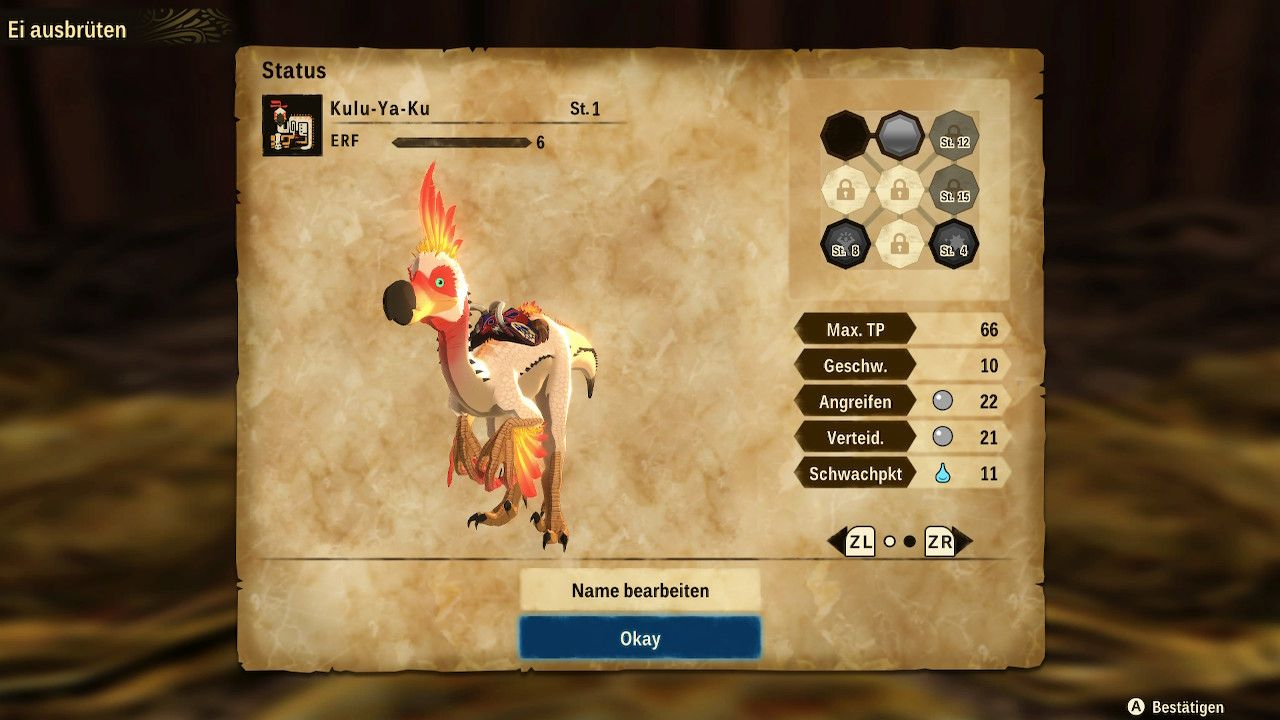Click the Kulu-Ya-Ku monster portrait icon
1280x720 pixels.
(292, 126)
